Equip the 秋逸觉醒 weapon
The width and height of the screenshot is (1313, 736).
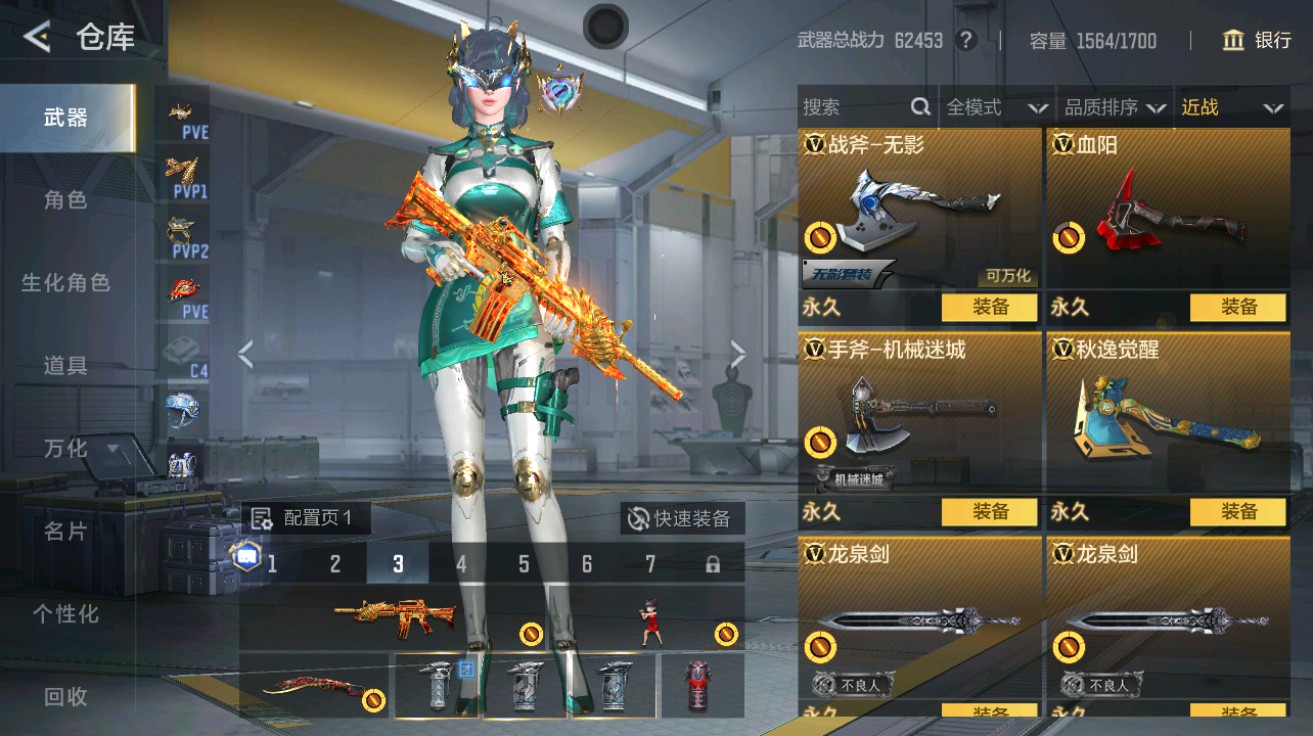[x=1239, y=512]
